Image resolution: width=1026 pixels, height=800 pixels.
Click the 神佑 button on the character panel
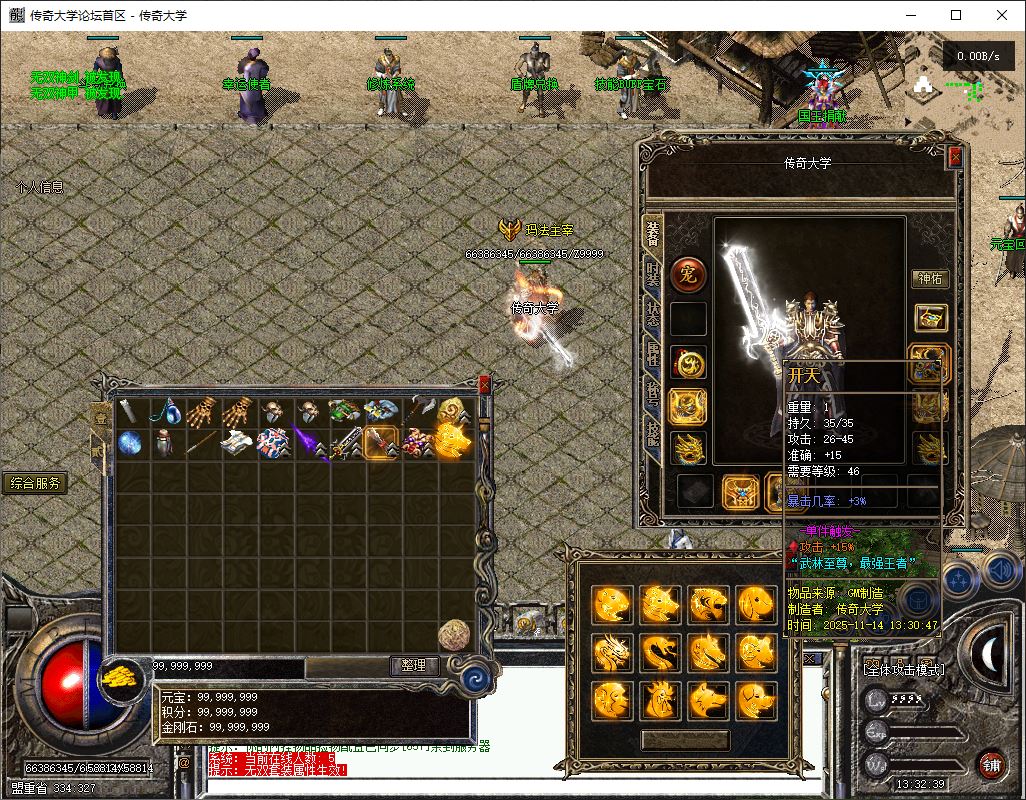coord(930,279)
